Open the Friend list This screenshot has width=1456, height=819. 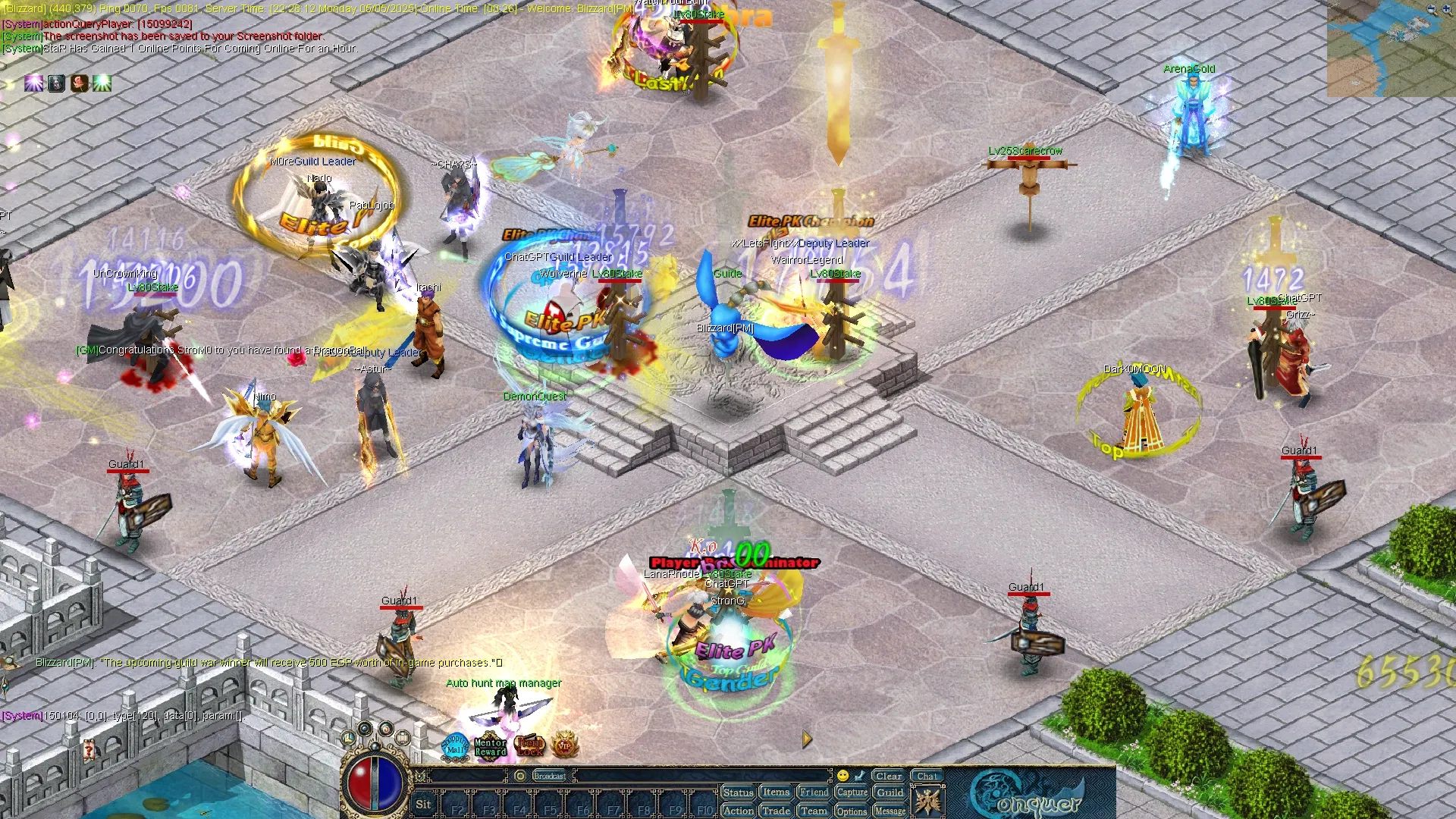click(814, 792)
